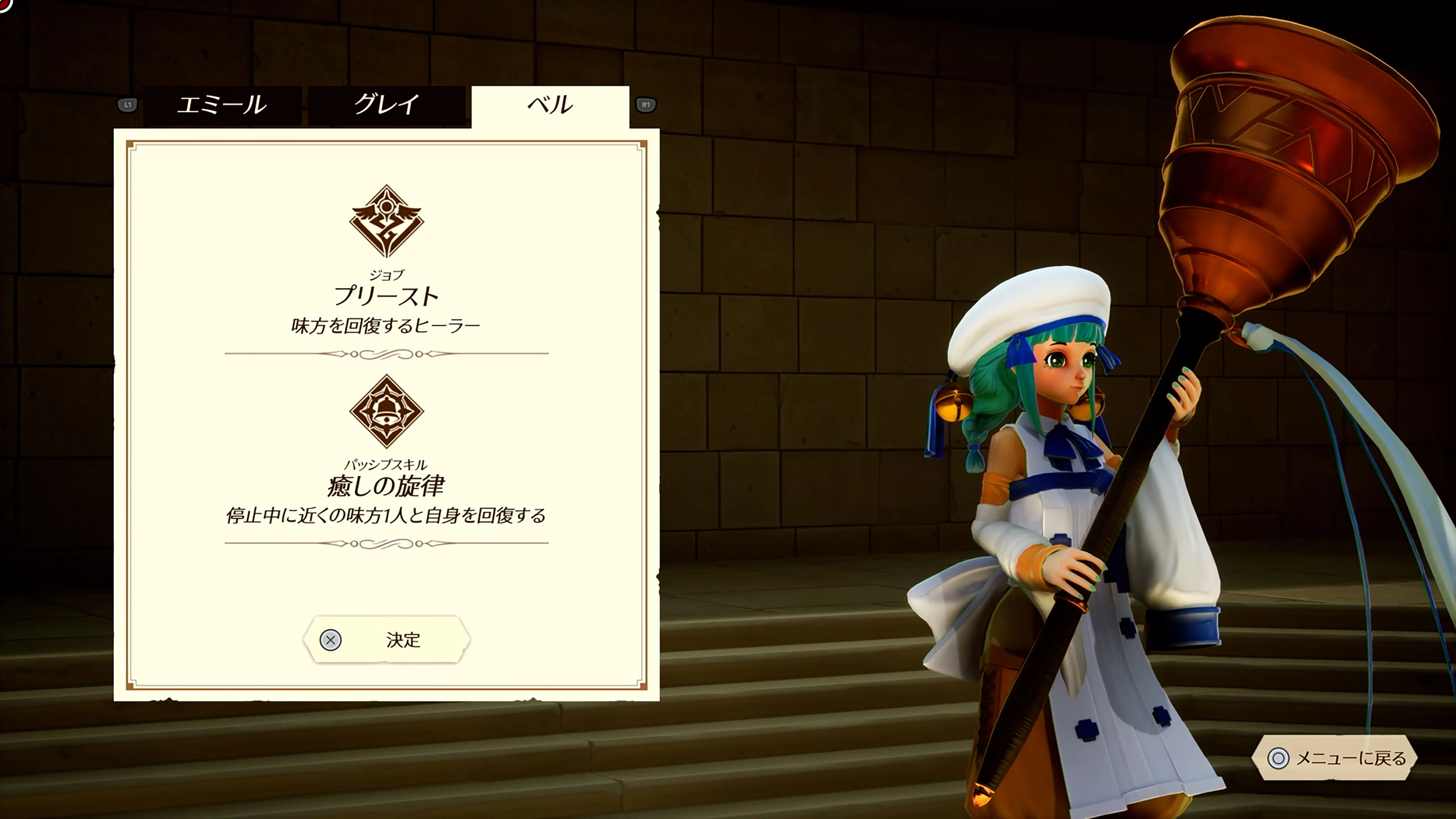Click the パッシブスキル label text
1456x819 pixels.
pos(387,466)
